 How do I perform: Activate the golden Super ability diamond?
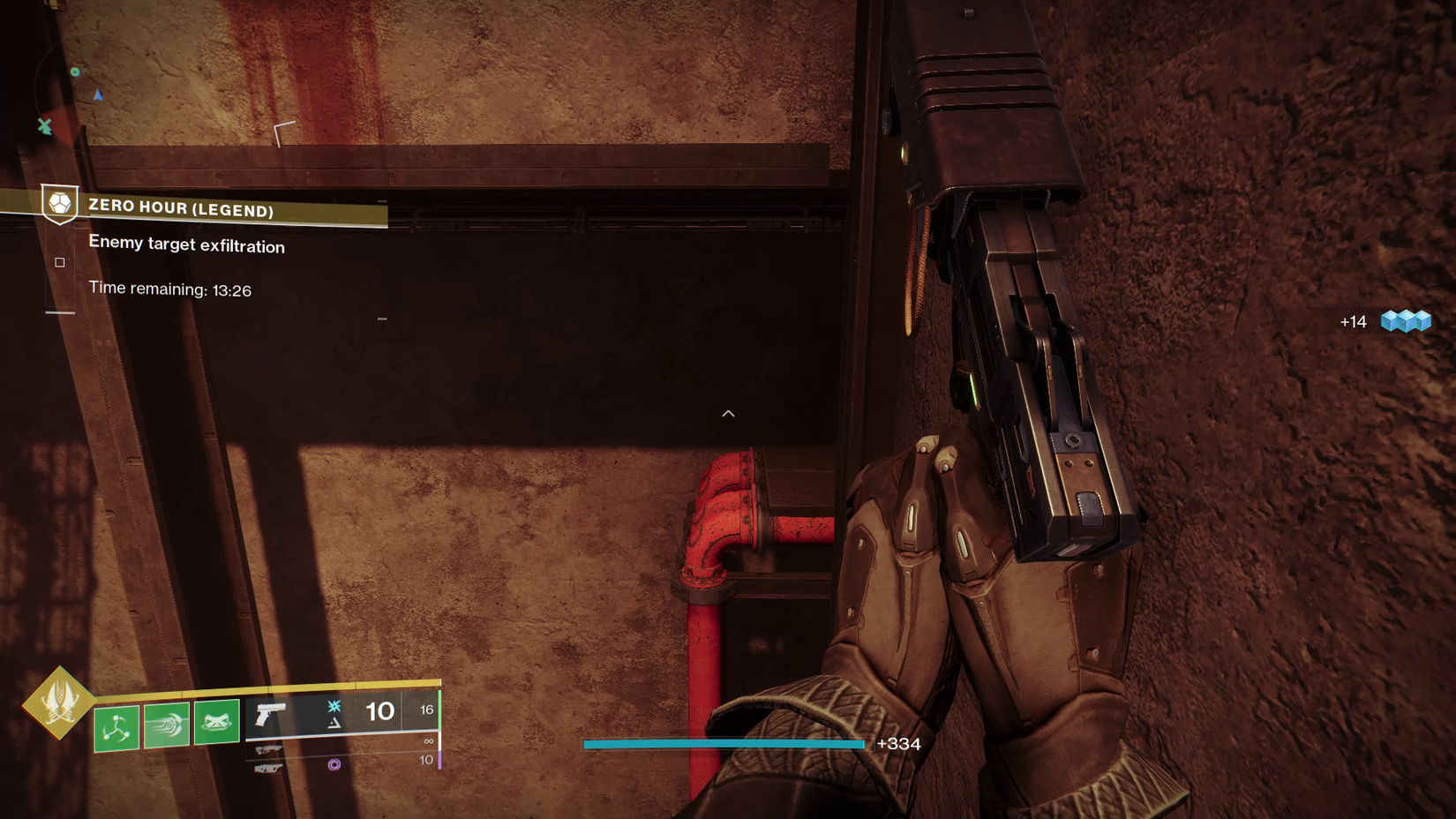tap(58, 703)
